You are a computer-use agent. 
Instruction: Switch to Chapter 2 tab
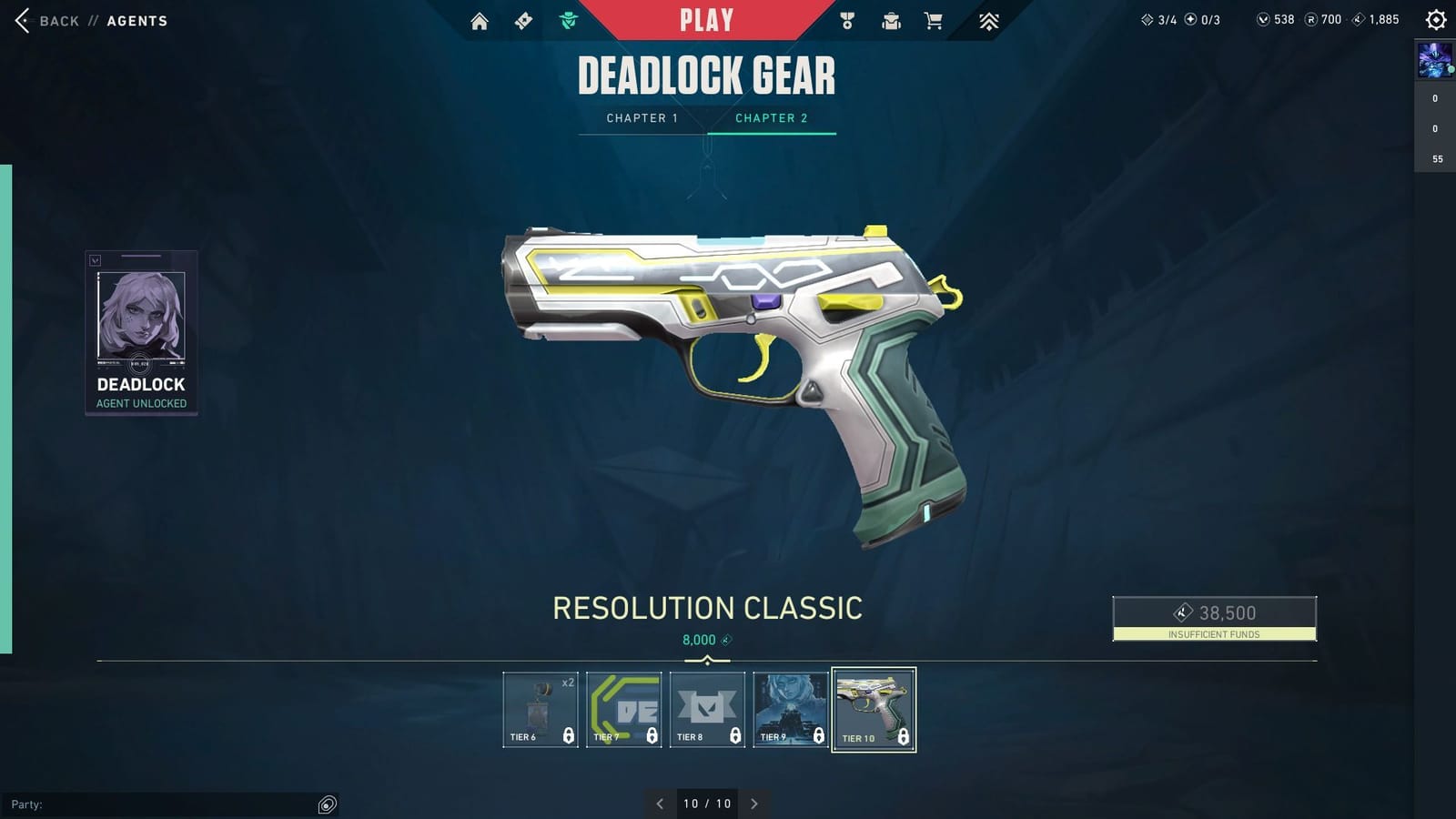pos(773,117)
